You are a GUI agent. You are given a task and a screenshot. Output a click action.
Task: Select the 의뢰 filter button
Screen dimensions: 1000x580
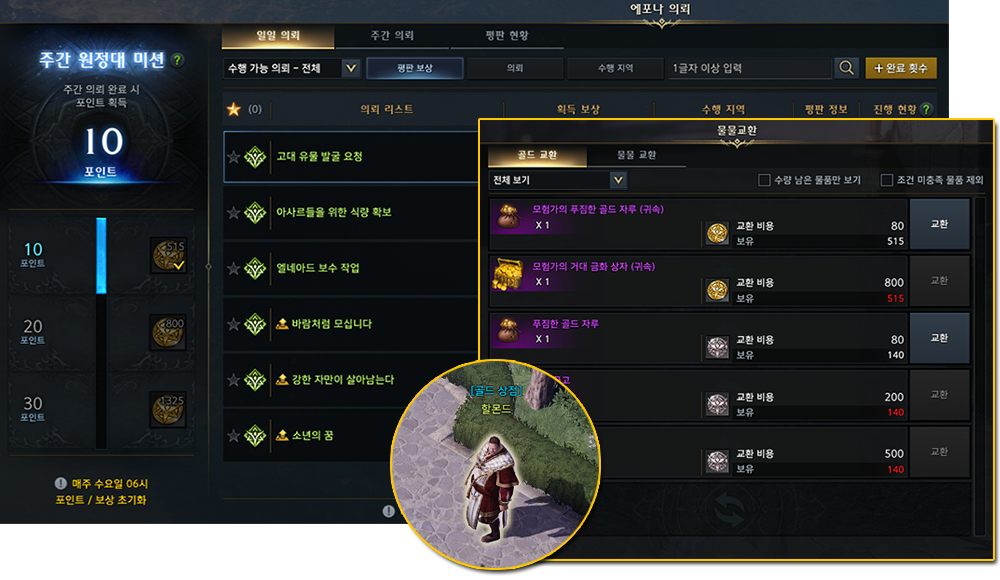pos(514,68)
